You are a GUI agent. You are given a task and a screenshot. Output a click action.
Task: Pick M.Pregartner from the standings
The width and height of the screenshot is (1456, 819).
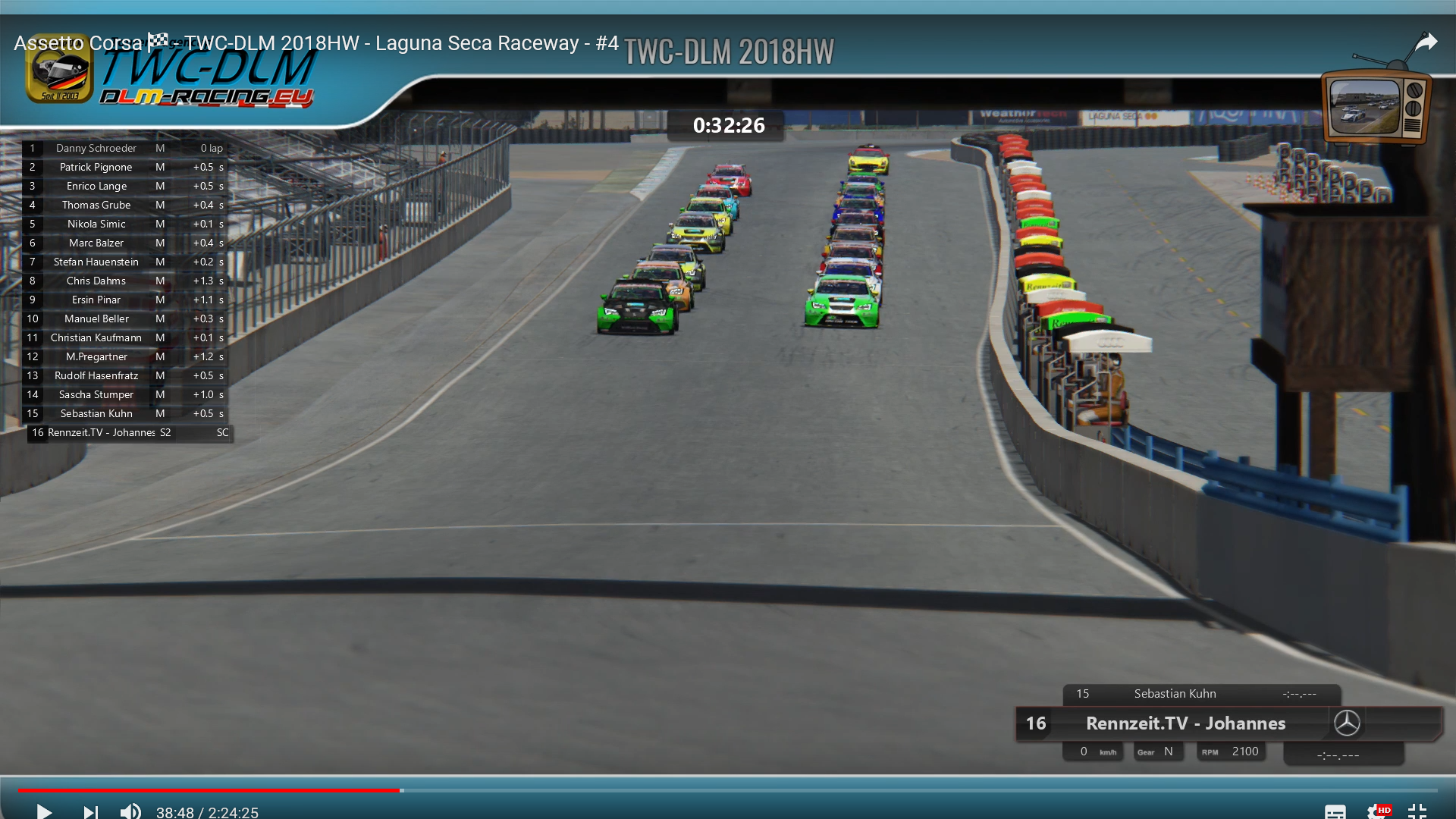tap(96, 357)
